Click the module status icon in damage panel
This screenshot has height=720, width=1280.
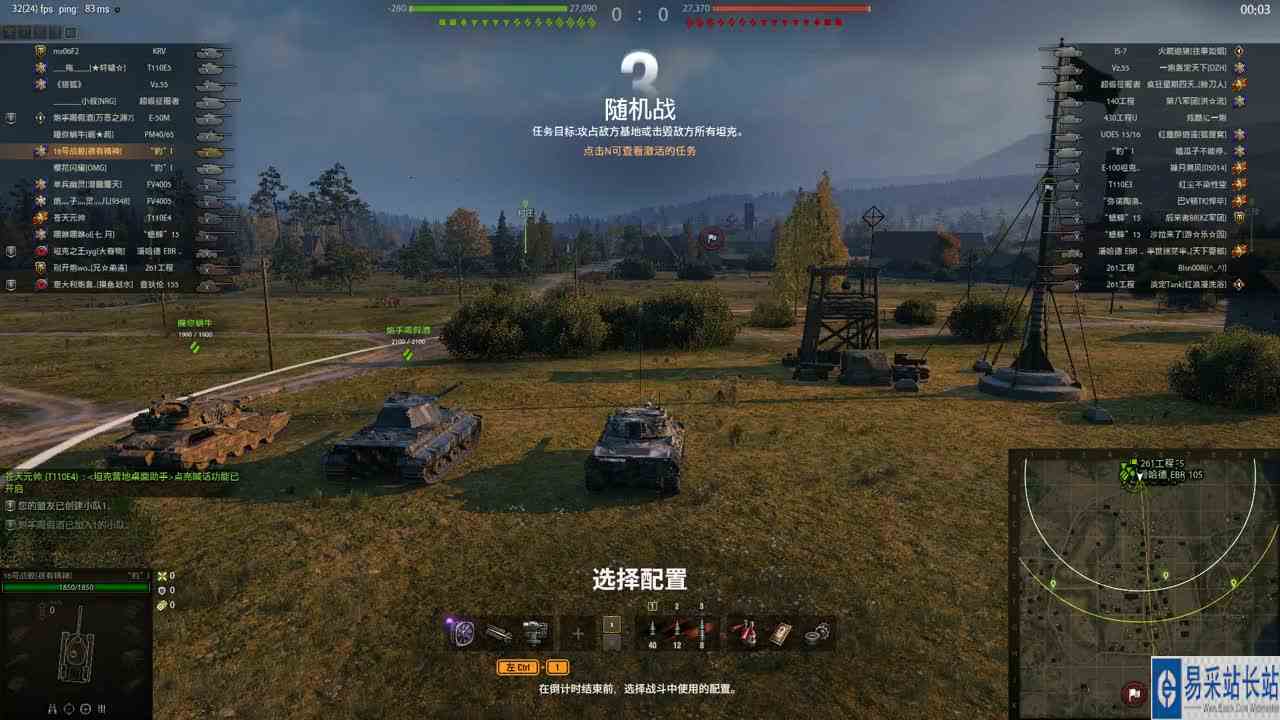click(100, 707)
